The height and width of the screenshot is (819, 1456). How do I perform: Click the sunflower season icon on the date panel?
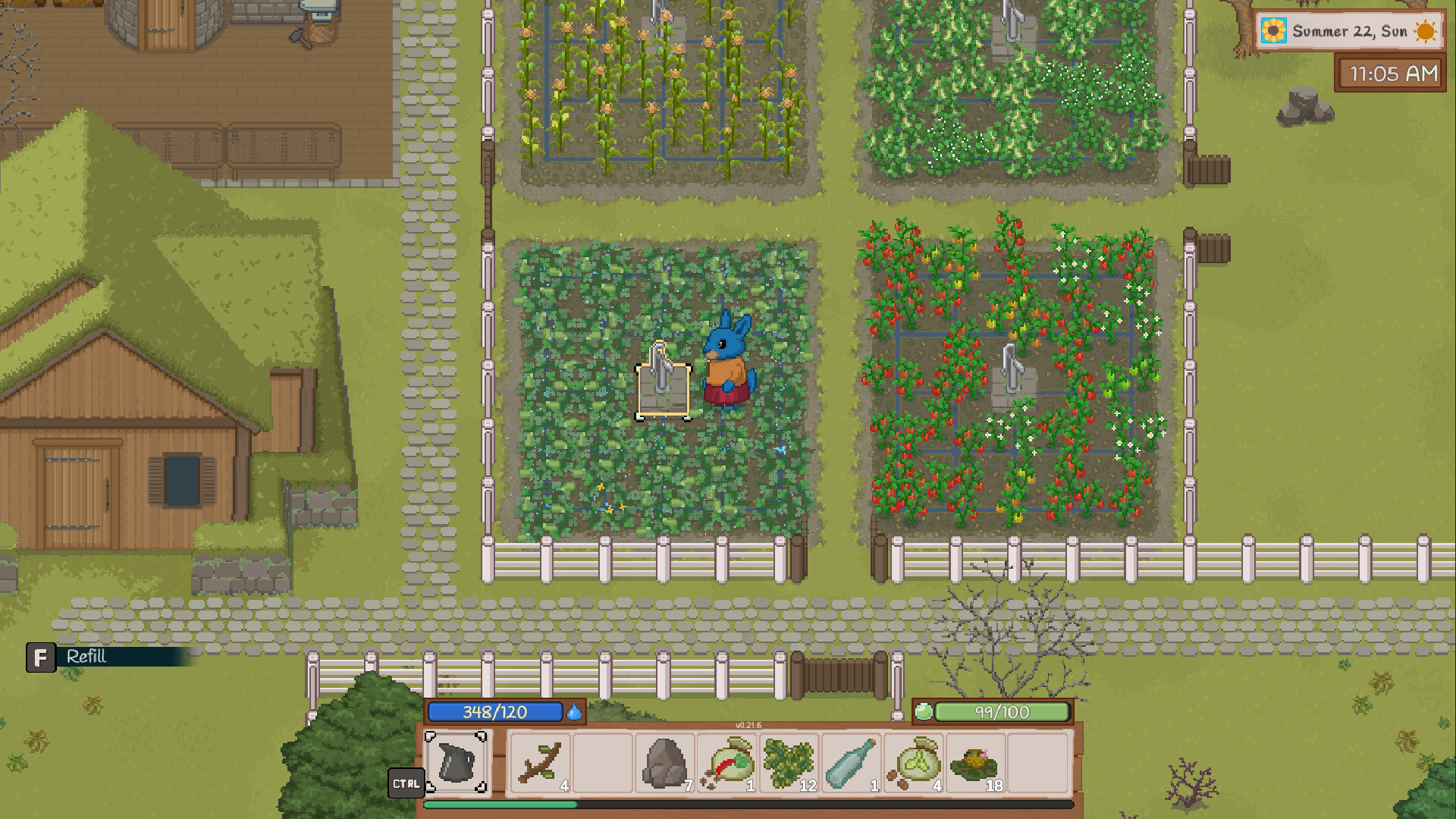[x=1276, y=32]
